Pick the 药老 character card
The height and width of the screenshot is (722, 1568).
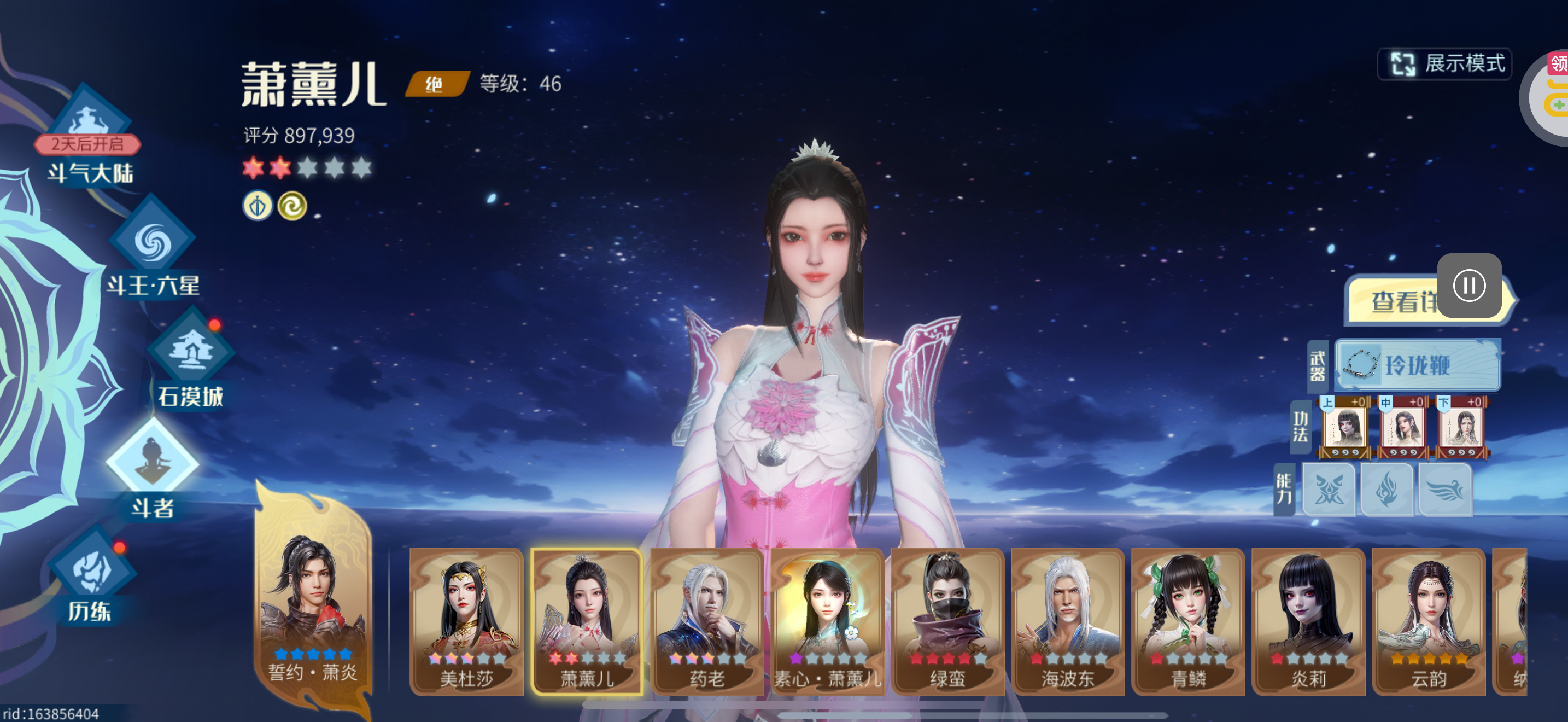(707, 621)
